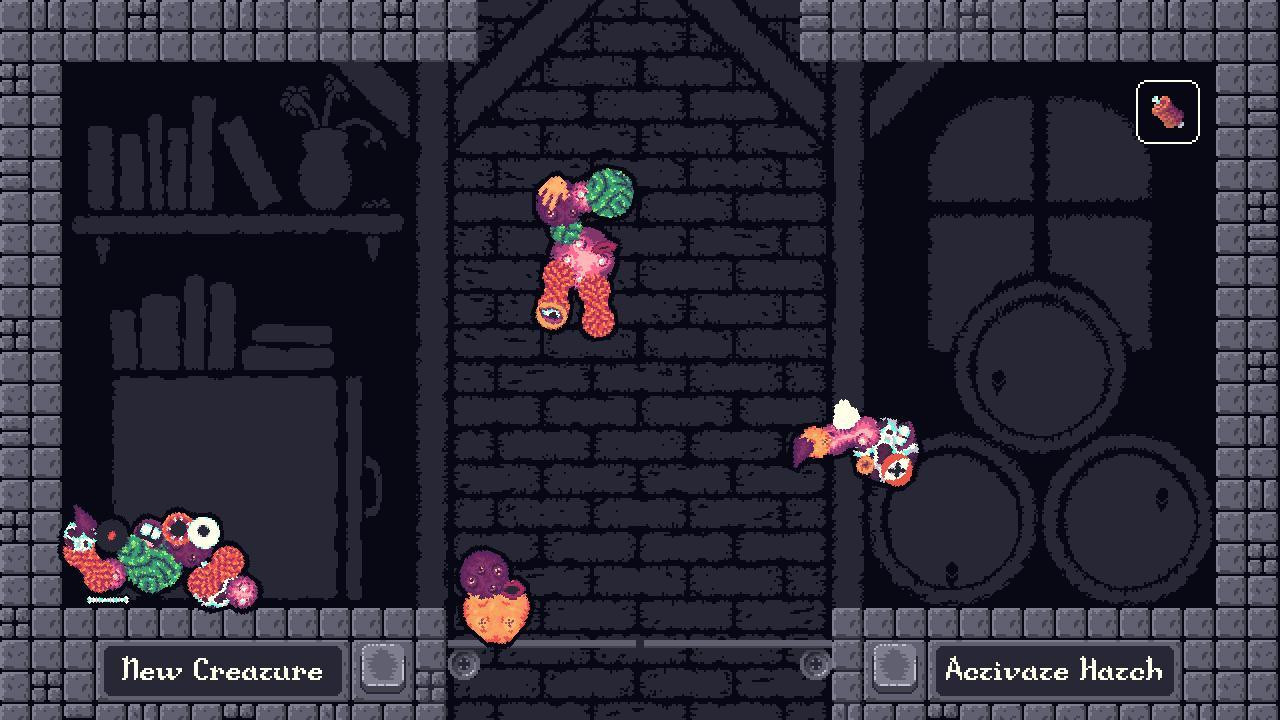Click the New Creature button

click(x=222, y=671)
